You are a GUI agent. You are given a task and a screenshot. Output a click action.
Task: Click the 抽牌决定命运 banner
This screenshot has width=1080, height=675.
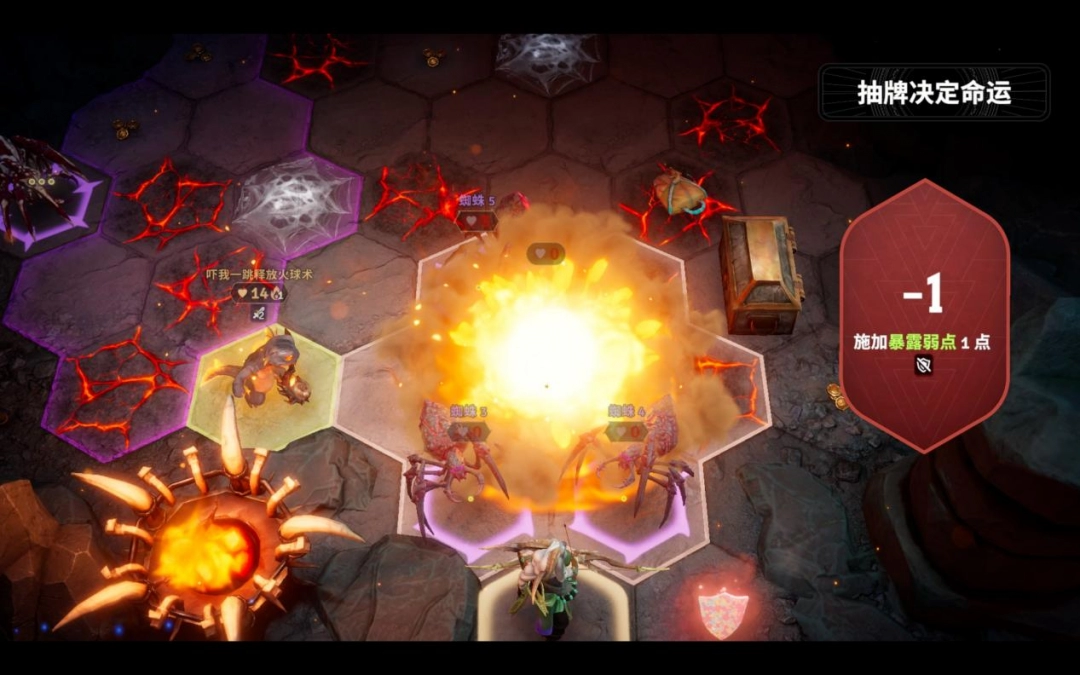click(x=934, y=93)
